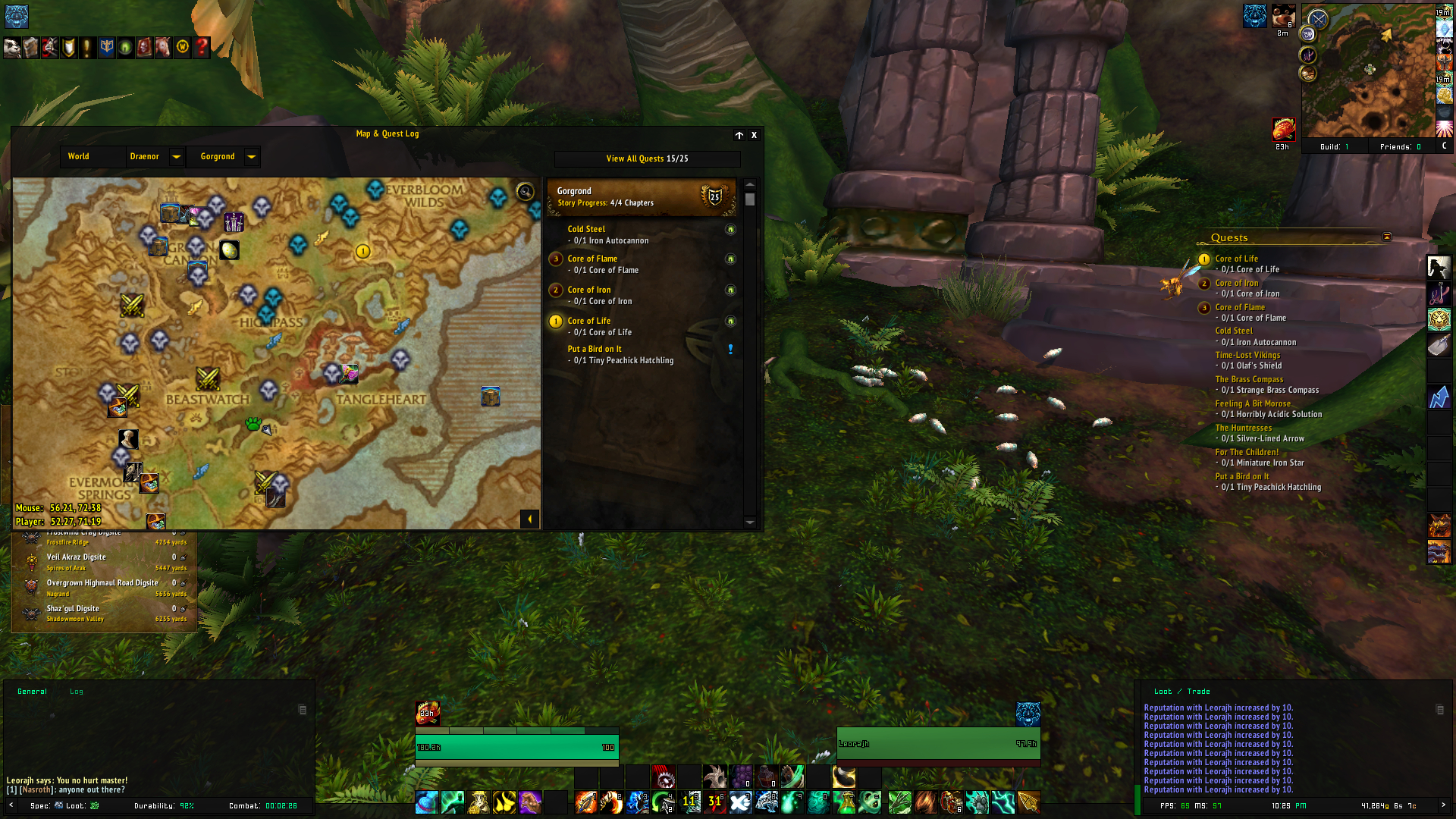The width and height of the screenshot is (1456, 819).
Task: Select Core of Flame in quest log
Action: [592, 259]
